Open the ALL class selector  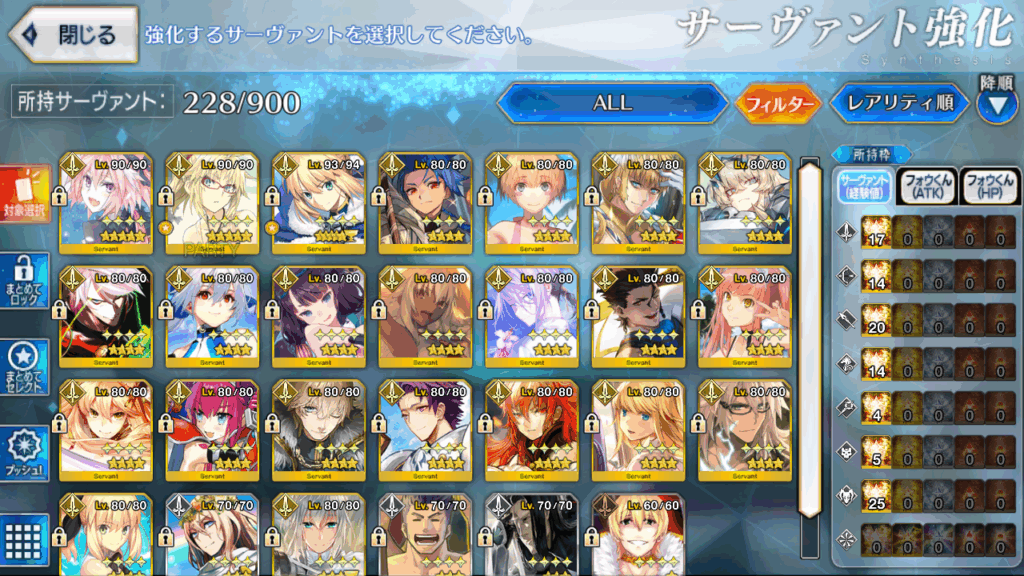(612, 103)
